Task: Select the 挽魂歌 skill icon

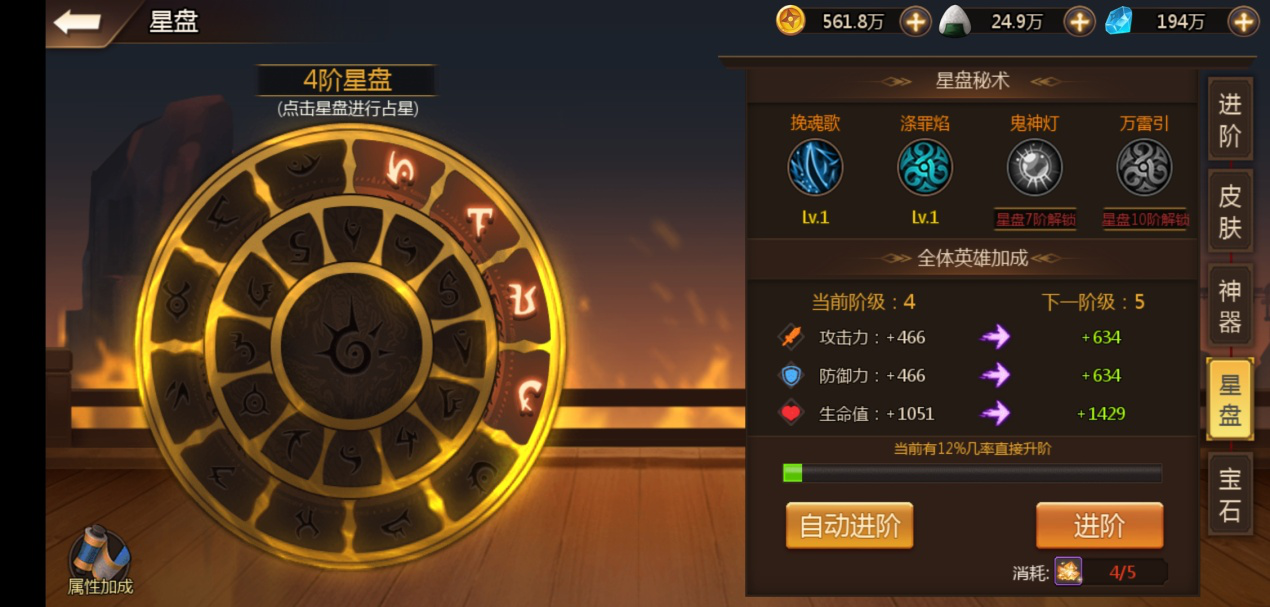Action: point(815,167)
